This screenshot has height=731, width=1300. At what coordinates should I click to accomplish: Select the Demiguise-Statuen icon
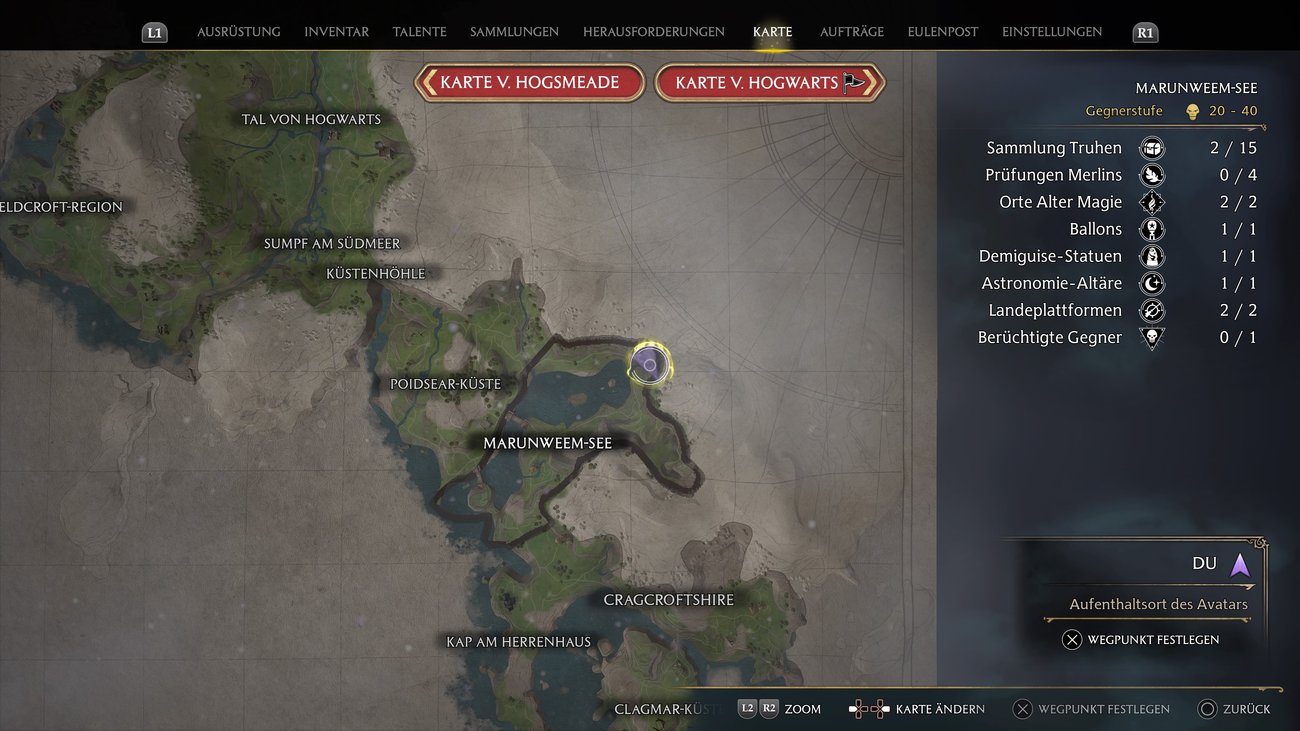point(1152,255)
